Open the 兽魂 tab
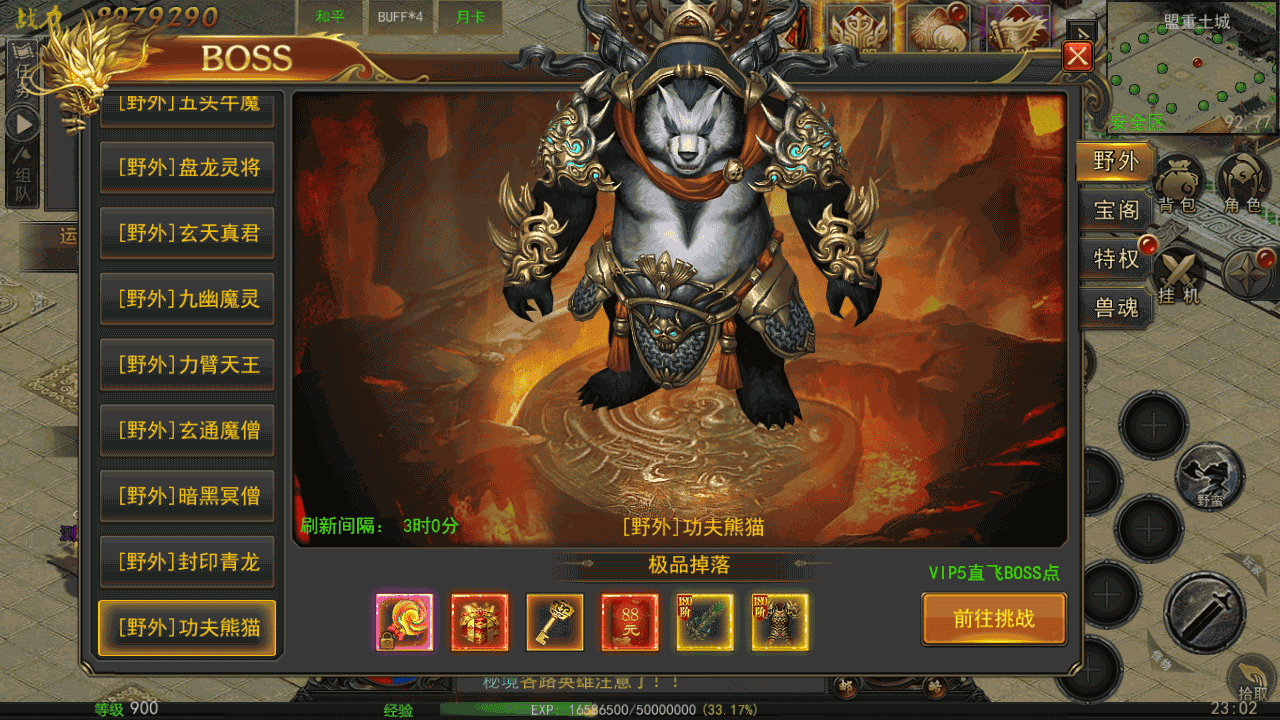Screen dimensions: 1280x720 click(x=1115, y=308)
